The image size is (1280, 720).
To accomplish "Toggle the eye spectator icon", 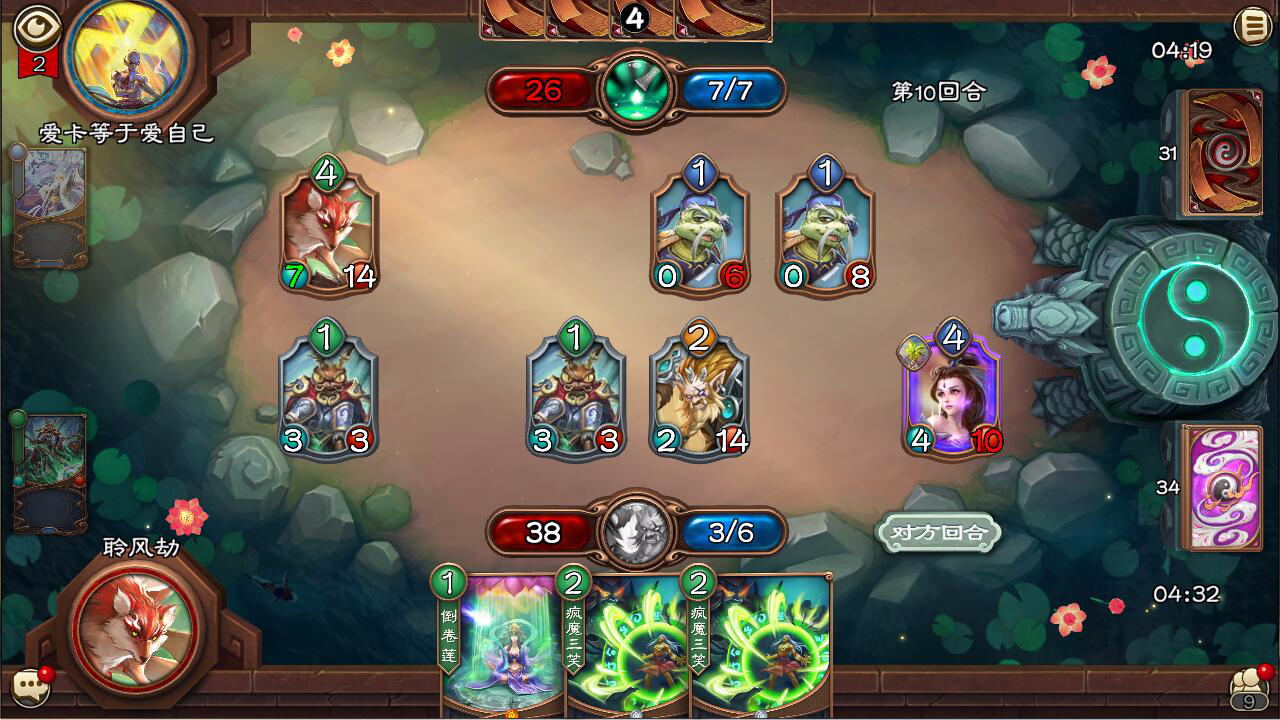I will point(37,27).
